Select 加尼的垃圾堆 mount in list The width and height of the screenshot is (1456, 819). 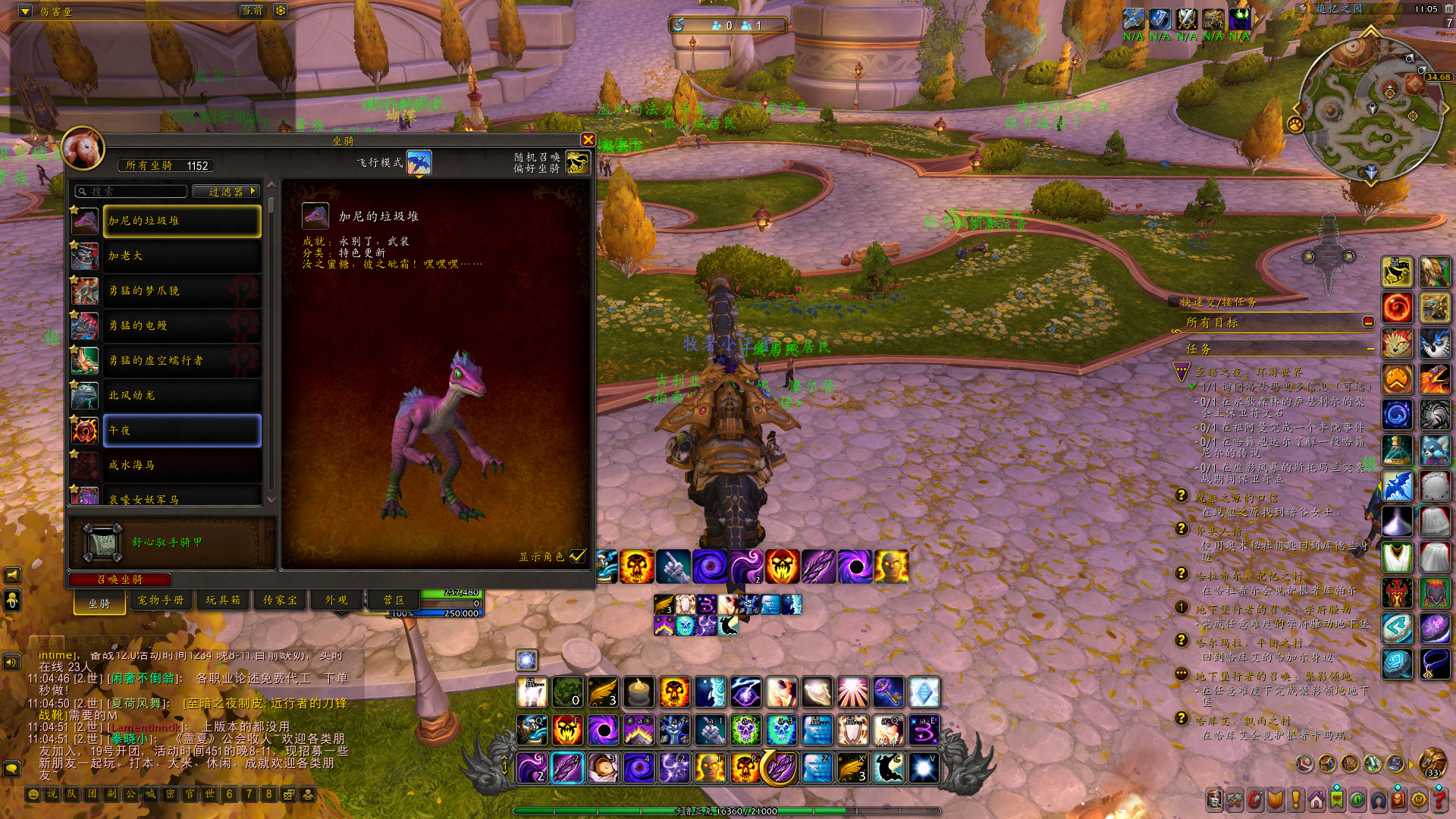coord(181,221)
